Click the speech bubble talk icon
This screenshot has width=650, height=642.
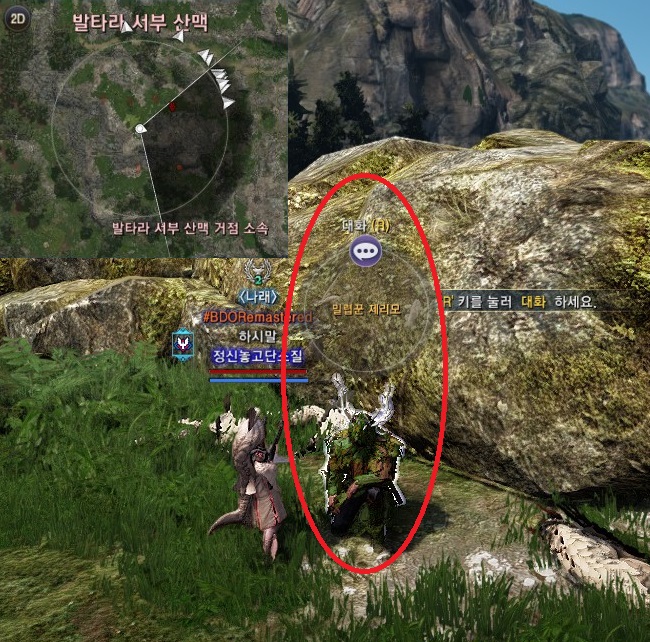click(x=365, y=251)
